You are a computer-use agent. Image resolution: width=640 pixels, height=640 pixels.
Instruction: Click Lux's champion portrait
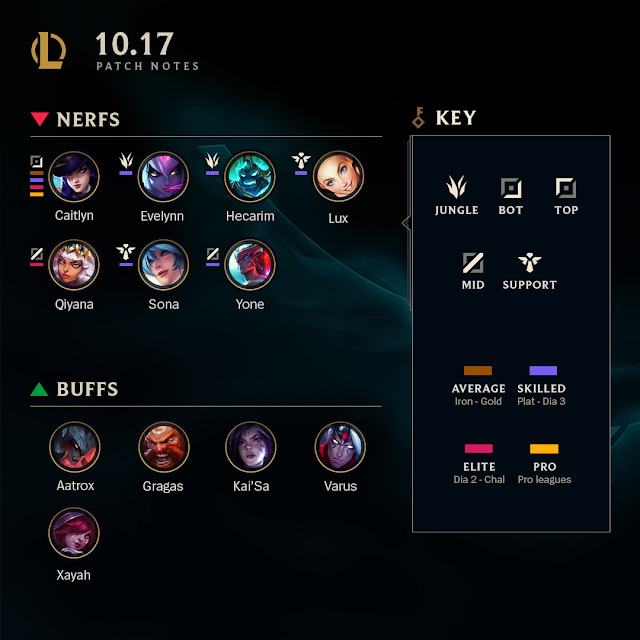tap(339, 177)
